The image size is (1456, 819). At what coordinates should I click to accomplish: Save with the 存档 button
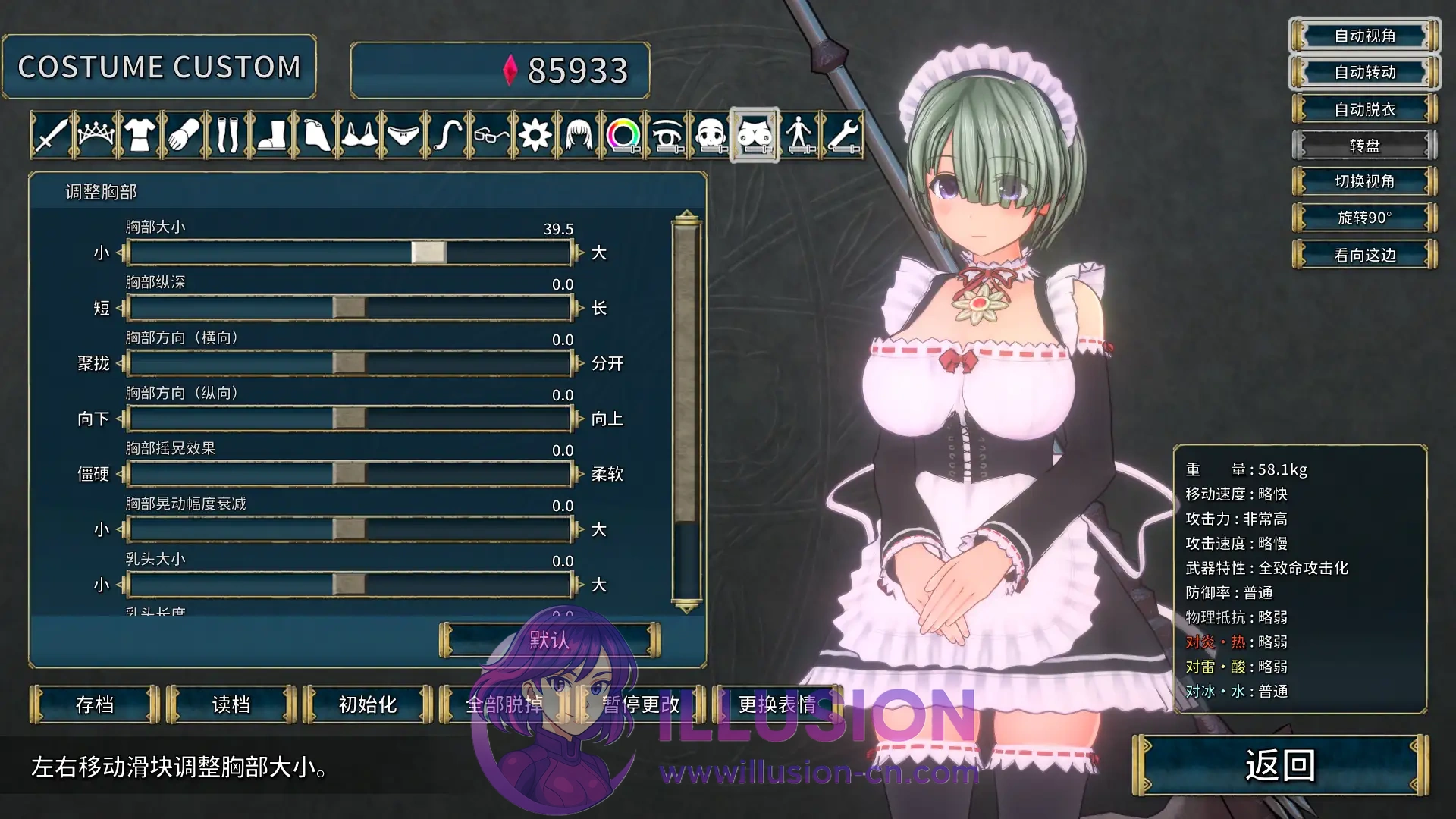point(95,704)
